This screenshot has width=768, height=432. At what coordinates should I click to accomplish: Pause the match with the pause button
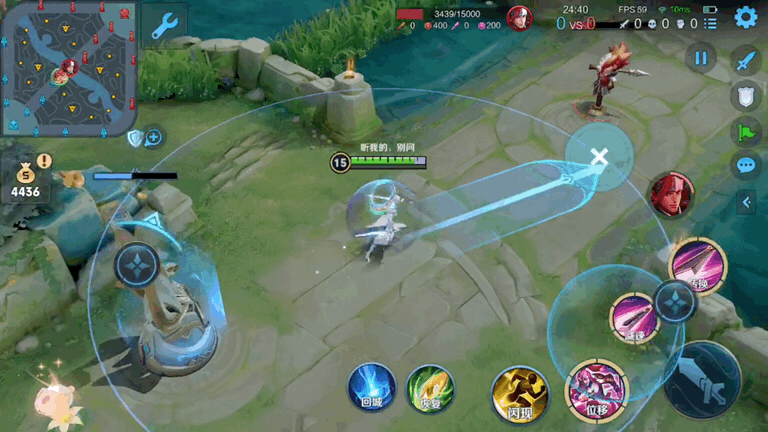pos(701,58)
